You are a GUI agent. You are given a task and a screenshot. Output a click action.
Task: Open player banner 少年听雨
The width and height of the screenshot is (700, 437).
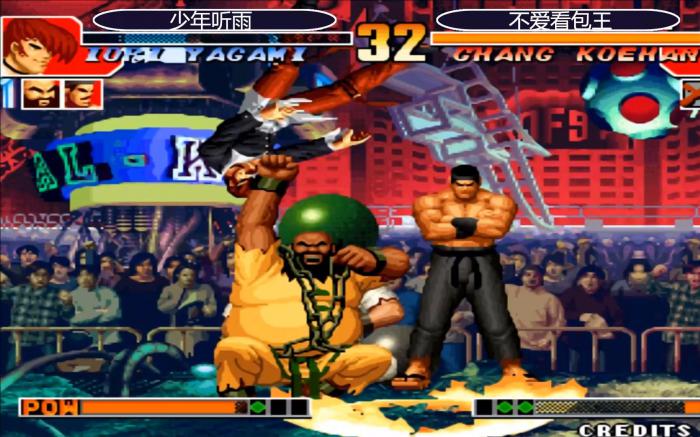214,19
